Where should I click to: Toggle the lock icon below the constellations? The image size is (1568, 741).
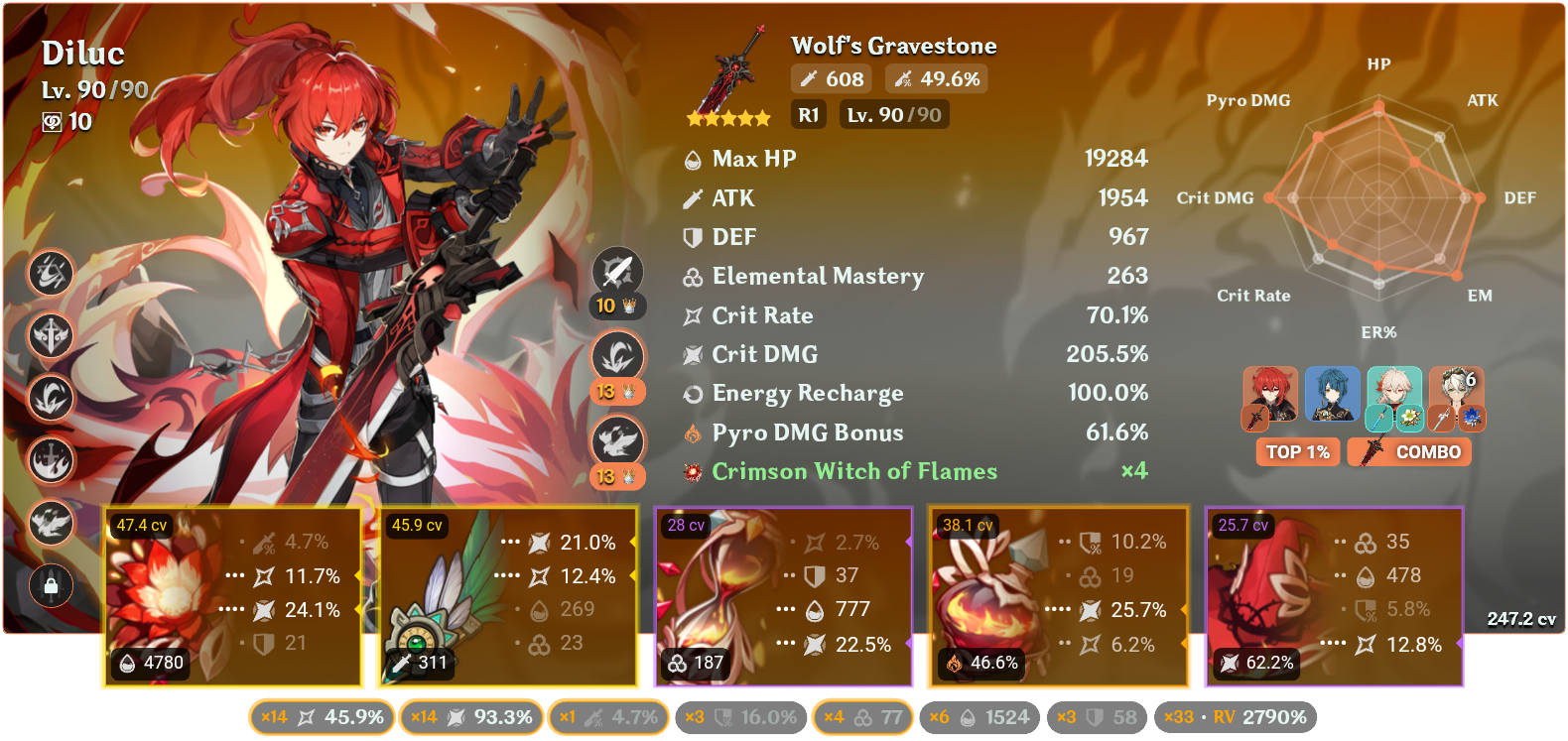click(50, 585)
